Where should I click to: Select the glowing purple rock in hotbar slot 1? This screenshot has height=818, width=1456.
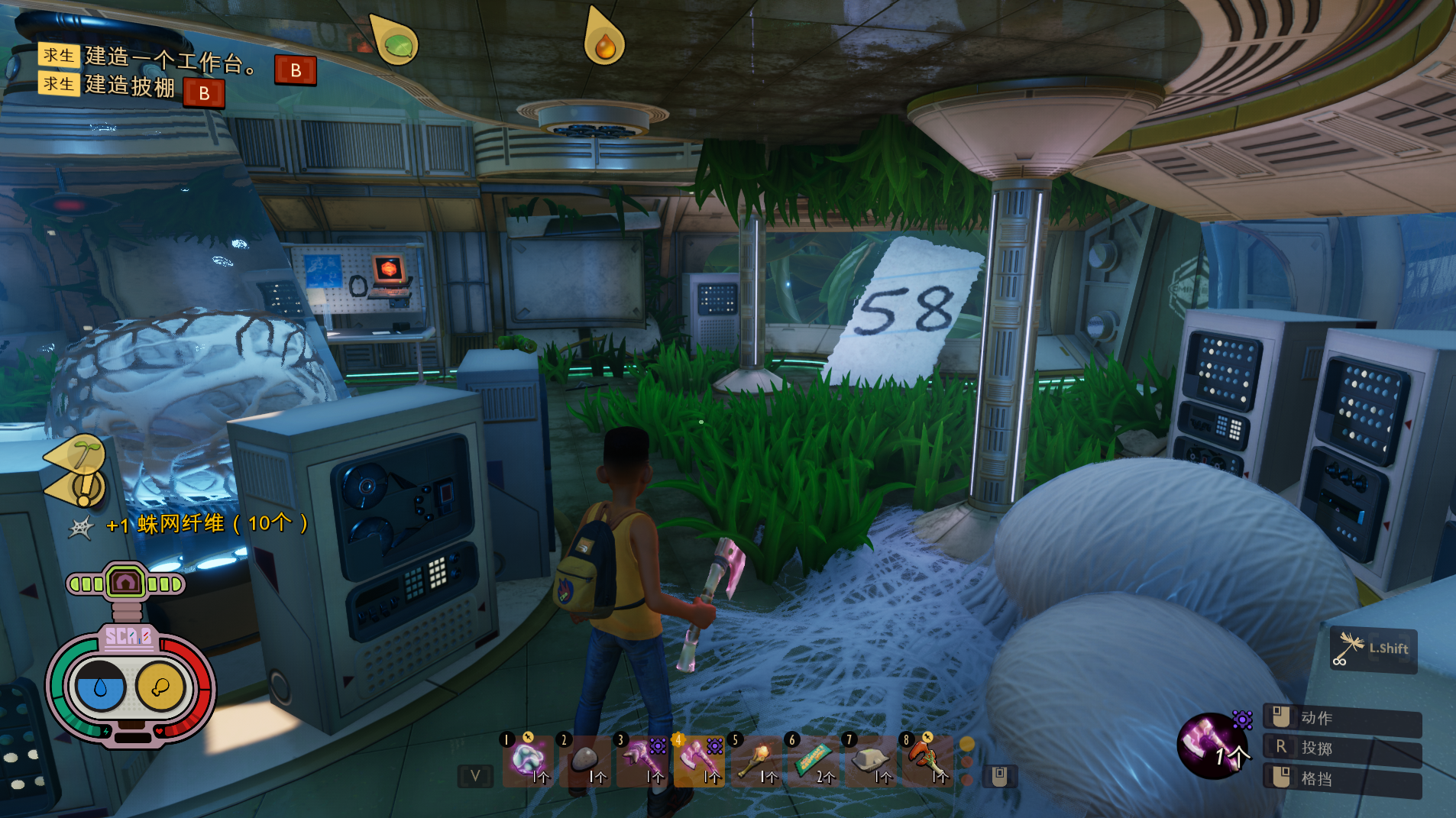click(528, 761)
